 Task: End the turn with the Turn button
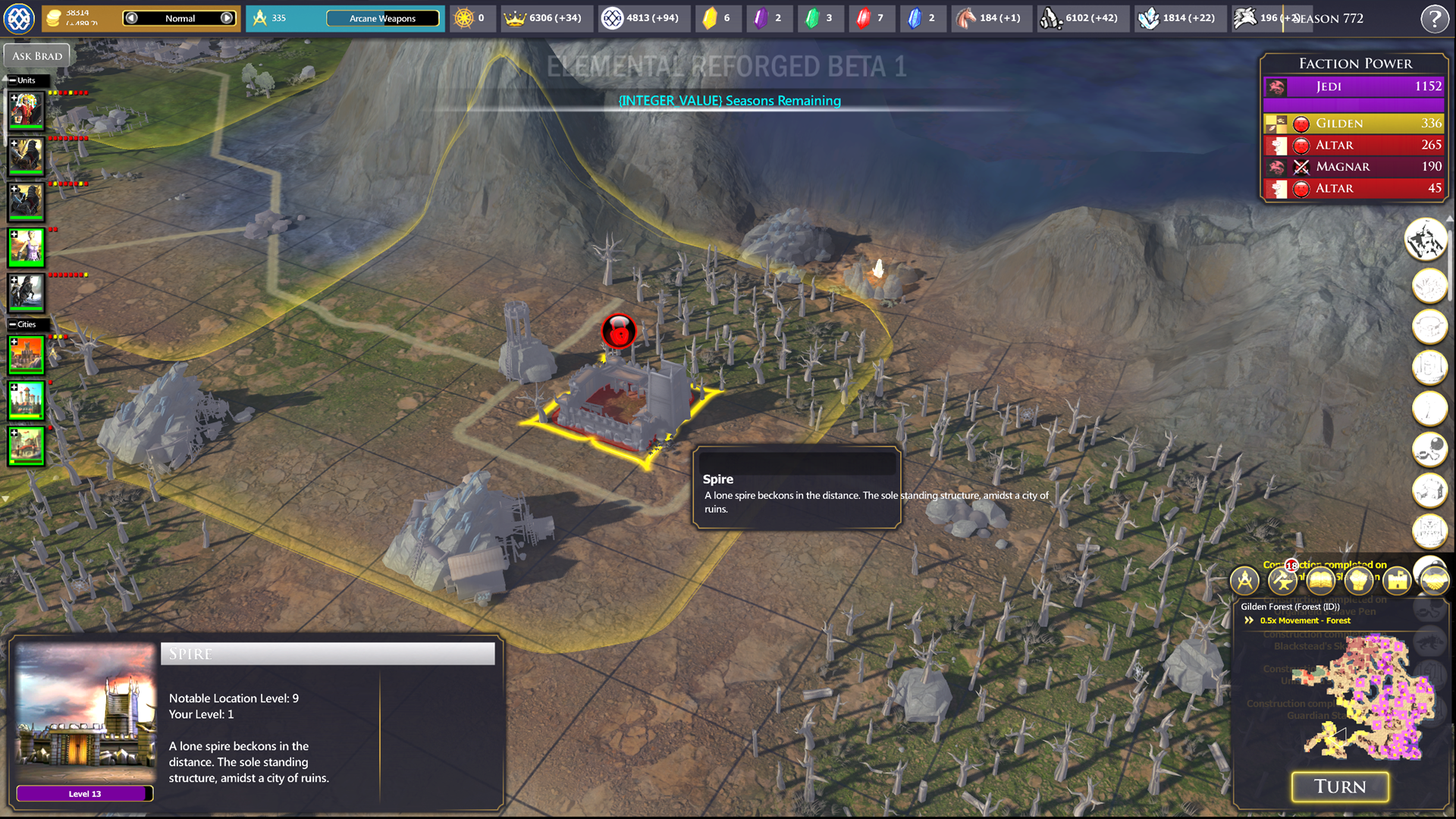(1340, 786)
